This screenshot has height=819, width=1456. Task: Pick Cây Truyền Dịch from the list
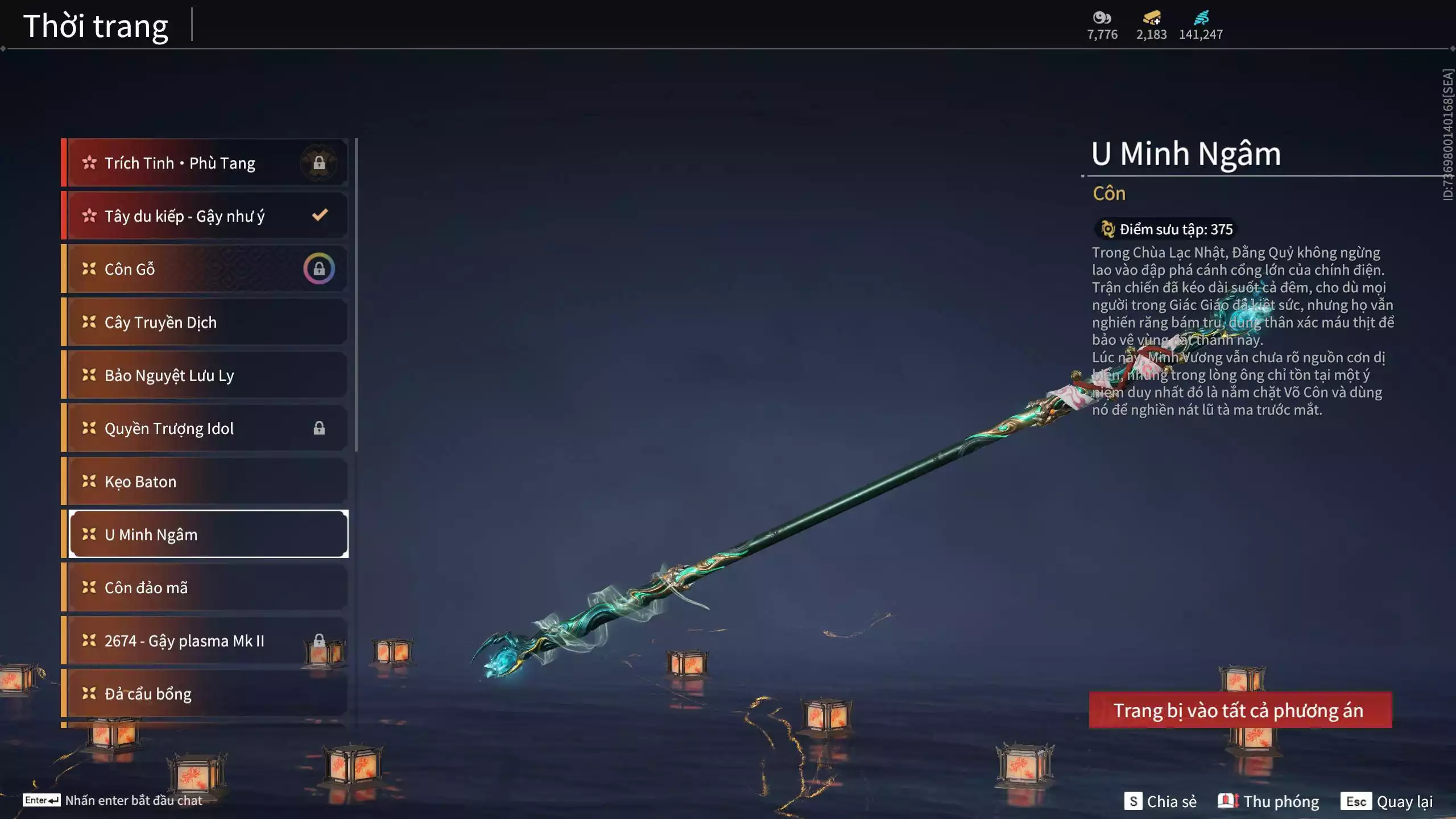coord(205,322)
